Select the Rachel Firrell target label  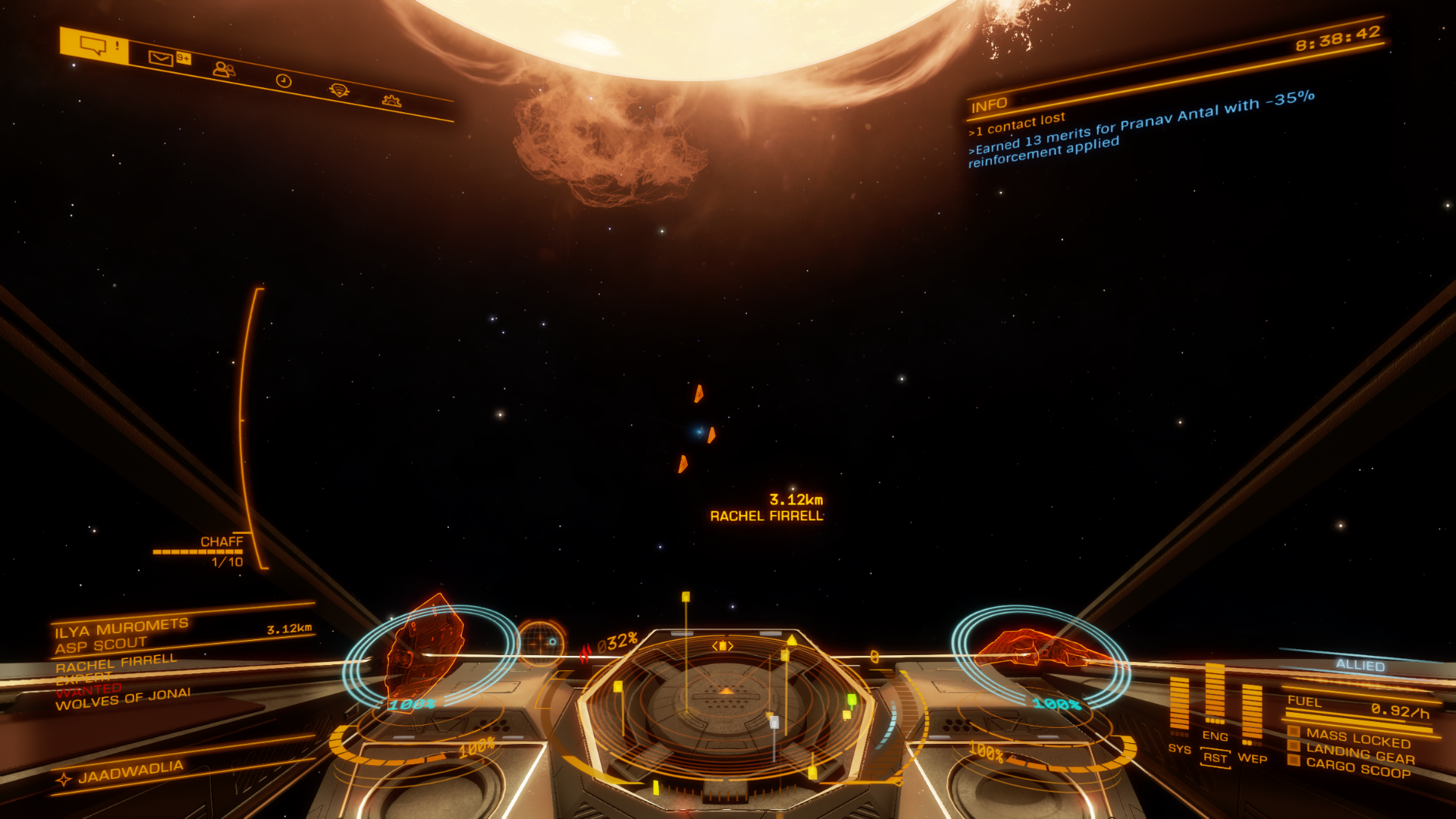pos(766,516)
